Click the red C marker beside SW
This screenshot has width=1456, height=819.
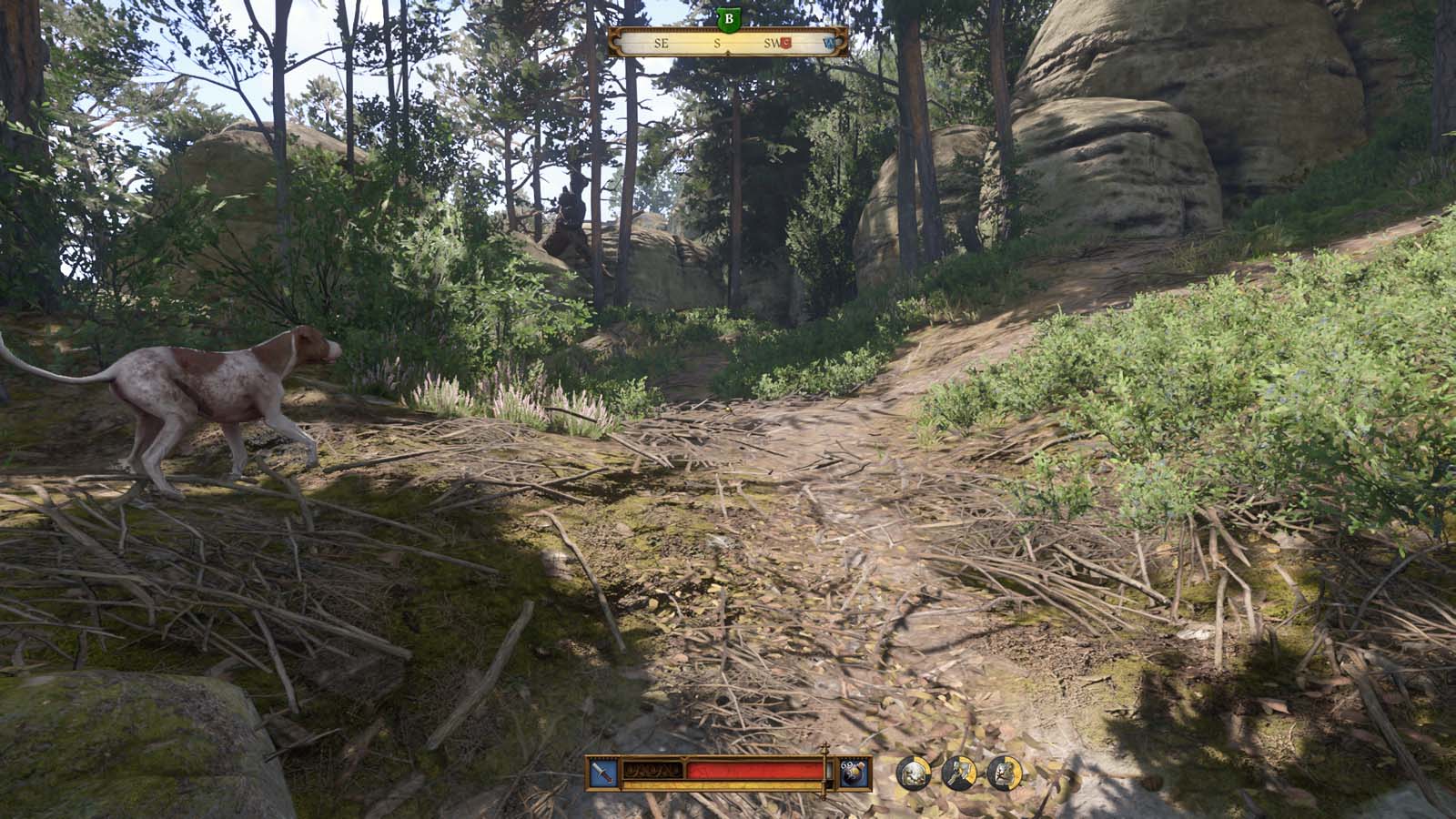pyautogui.click(x=786, y=42)
